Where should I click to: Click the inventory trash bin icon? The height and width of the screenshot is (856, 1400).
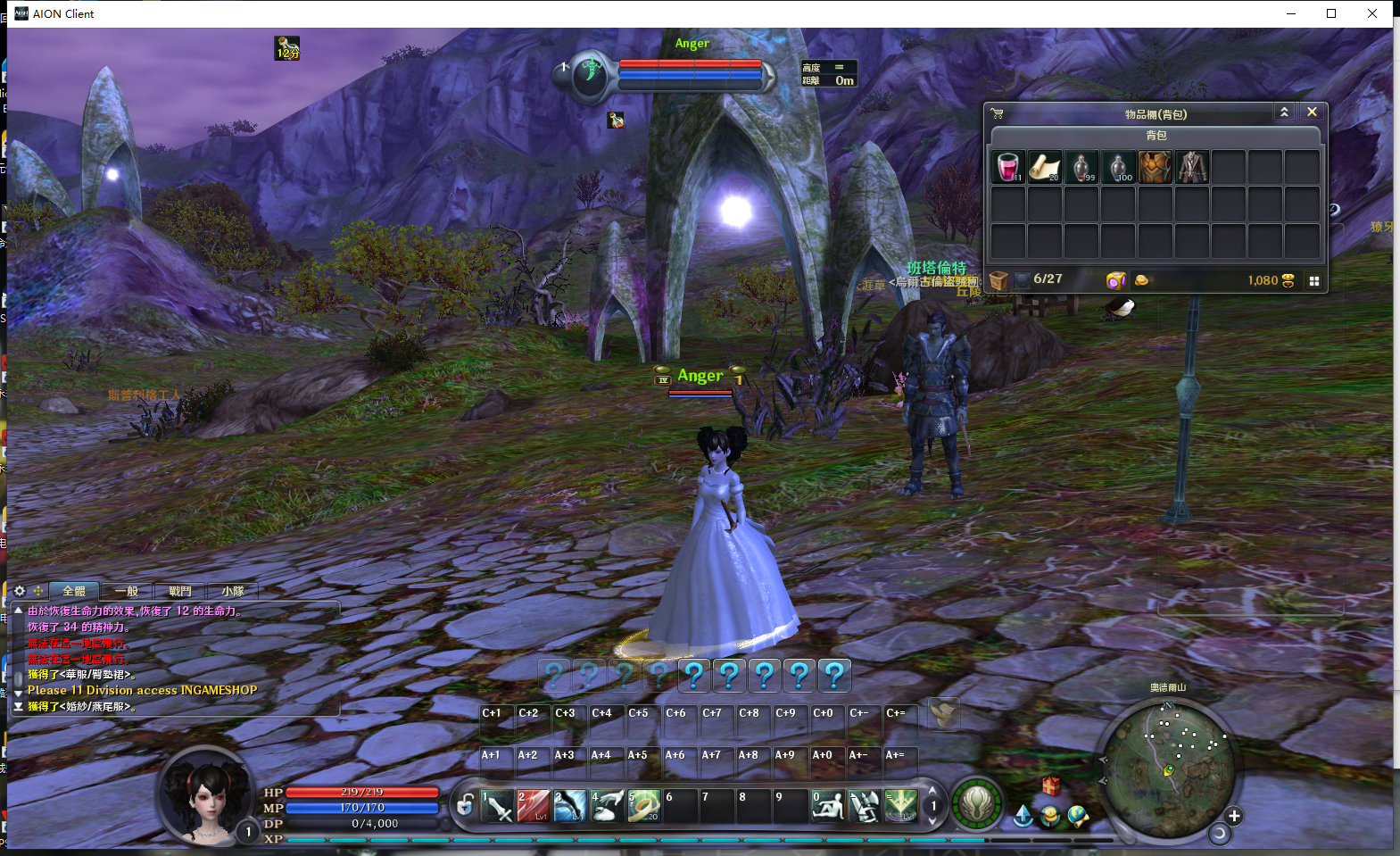point(998,280)
